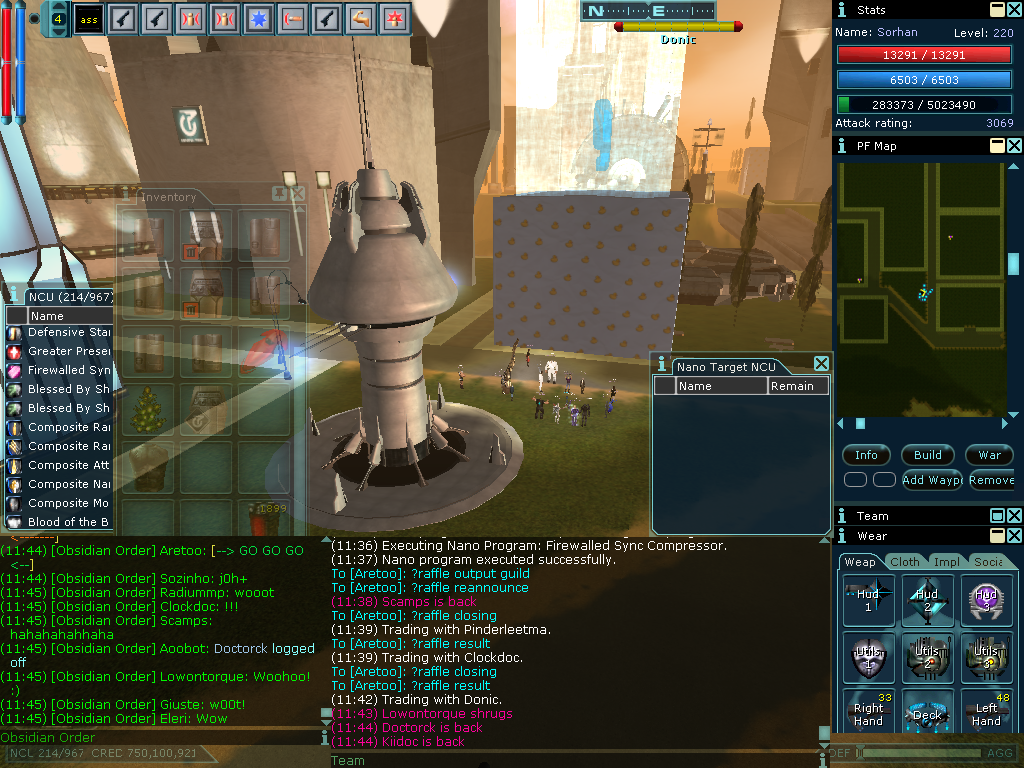Viewport: 1024px width, 768px height.
Task: Switch to the Cloth wear tab
Action: (x=905, y=562)
